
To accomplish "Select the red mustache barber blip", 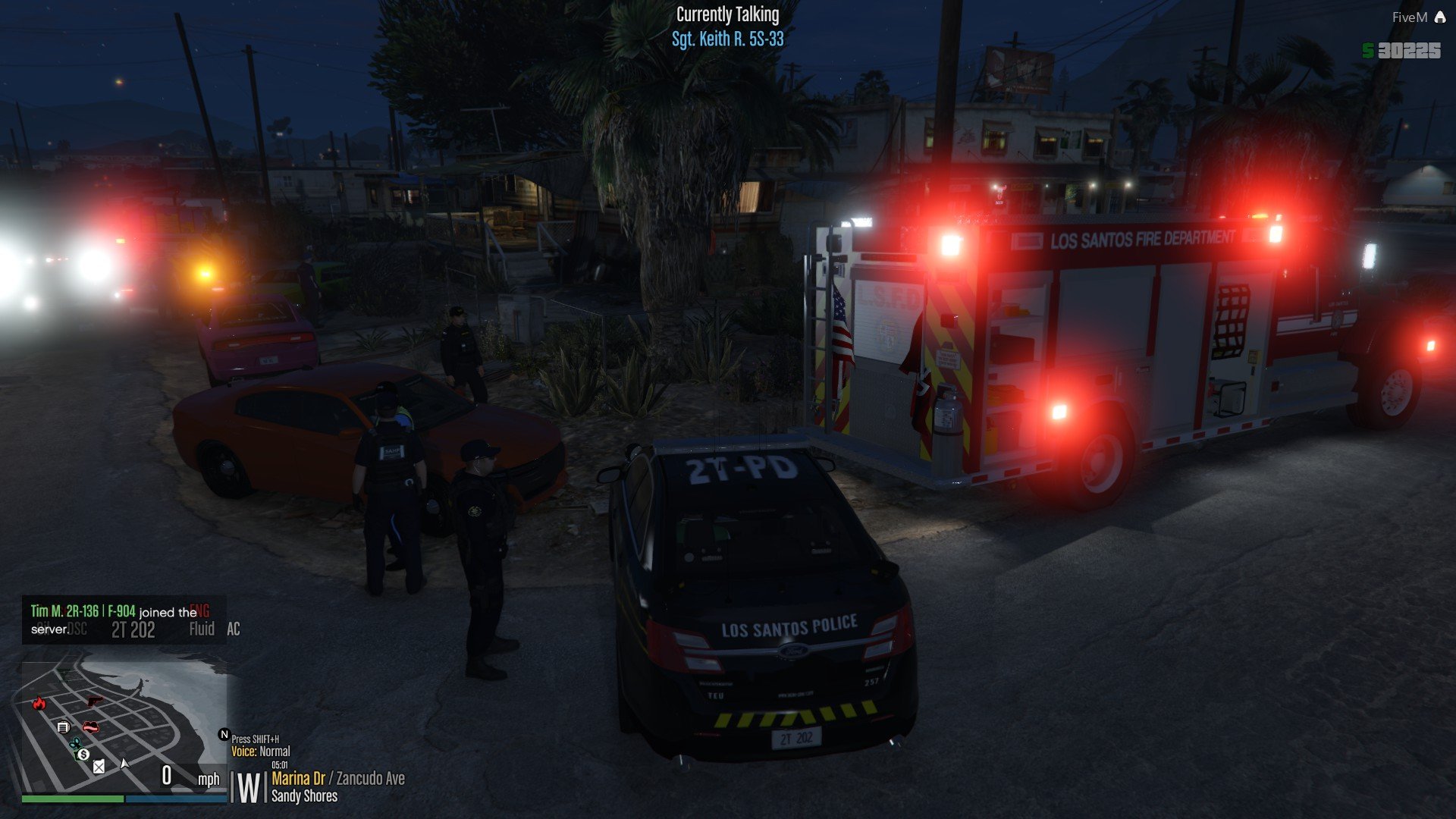I will (90, 727).
